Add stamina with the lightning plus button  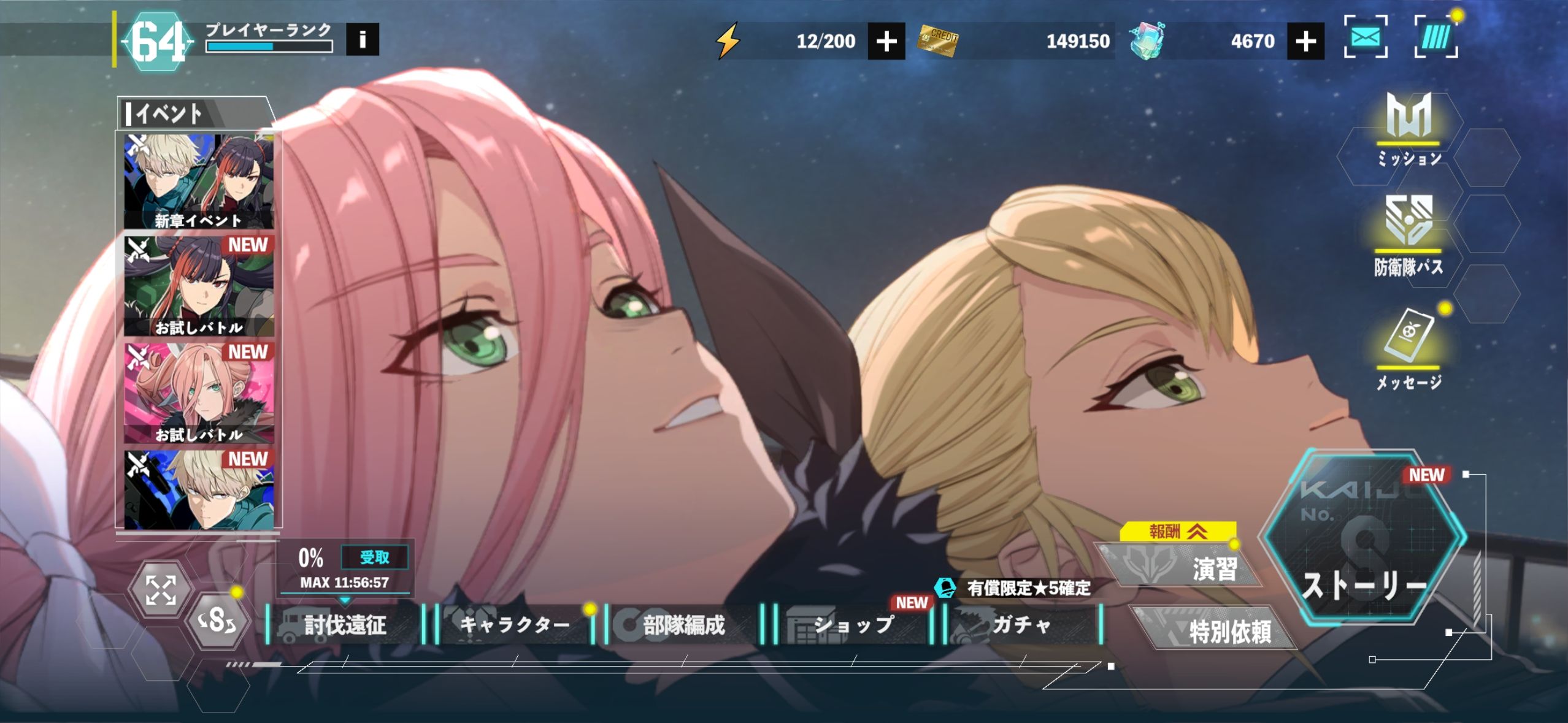886,41
